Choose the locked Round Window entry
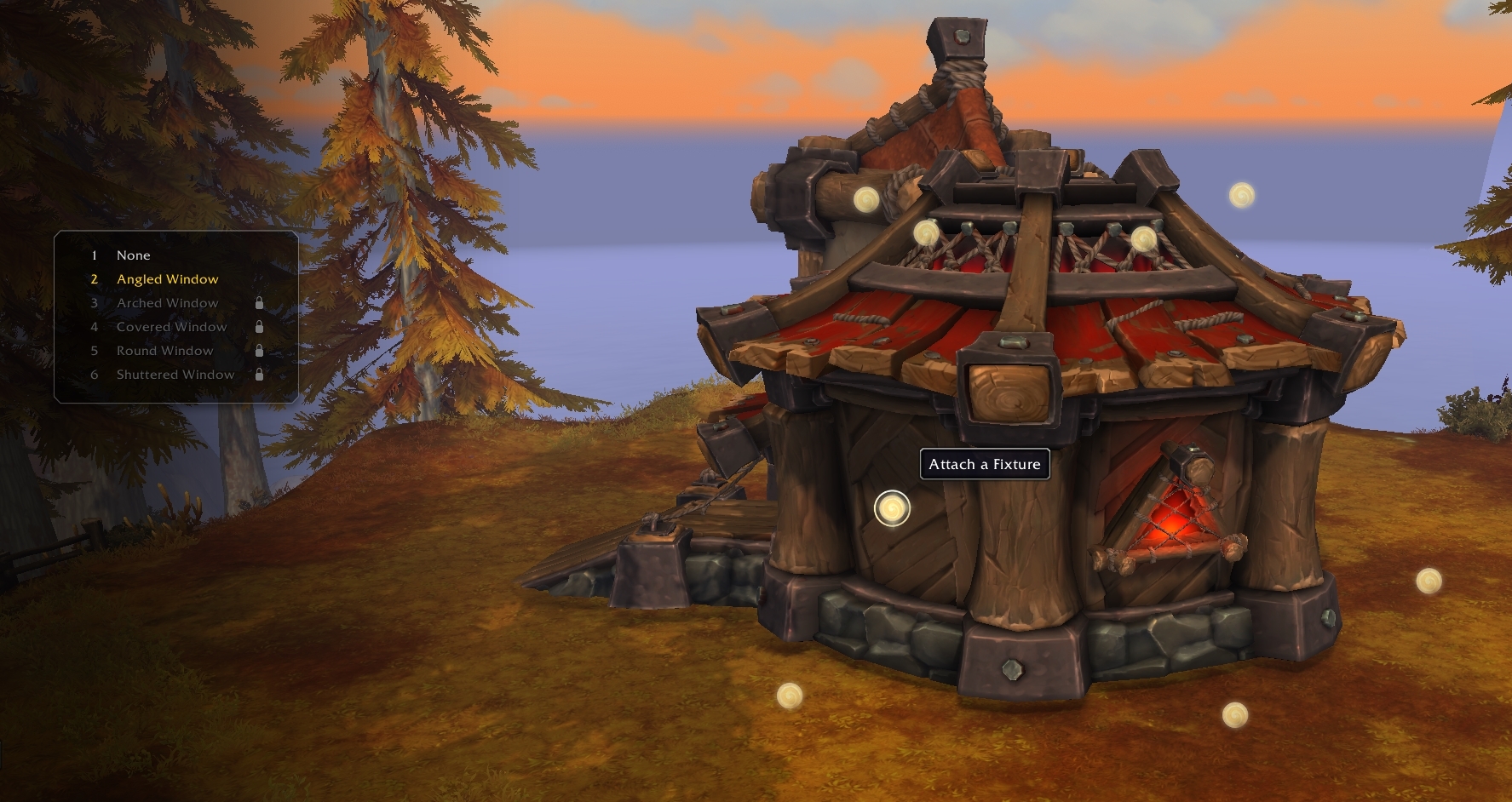1512x802 pixels. [x=164, y=351]
